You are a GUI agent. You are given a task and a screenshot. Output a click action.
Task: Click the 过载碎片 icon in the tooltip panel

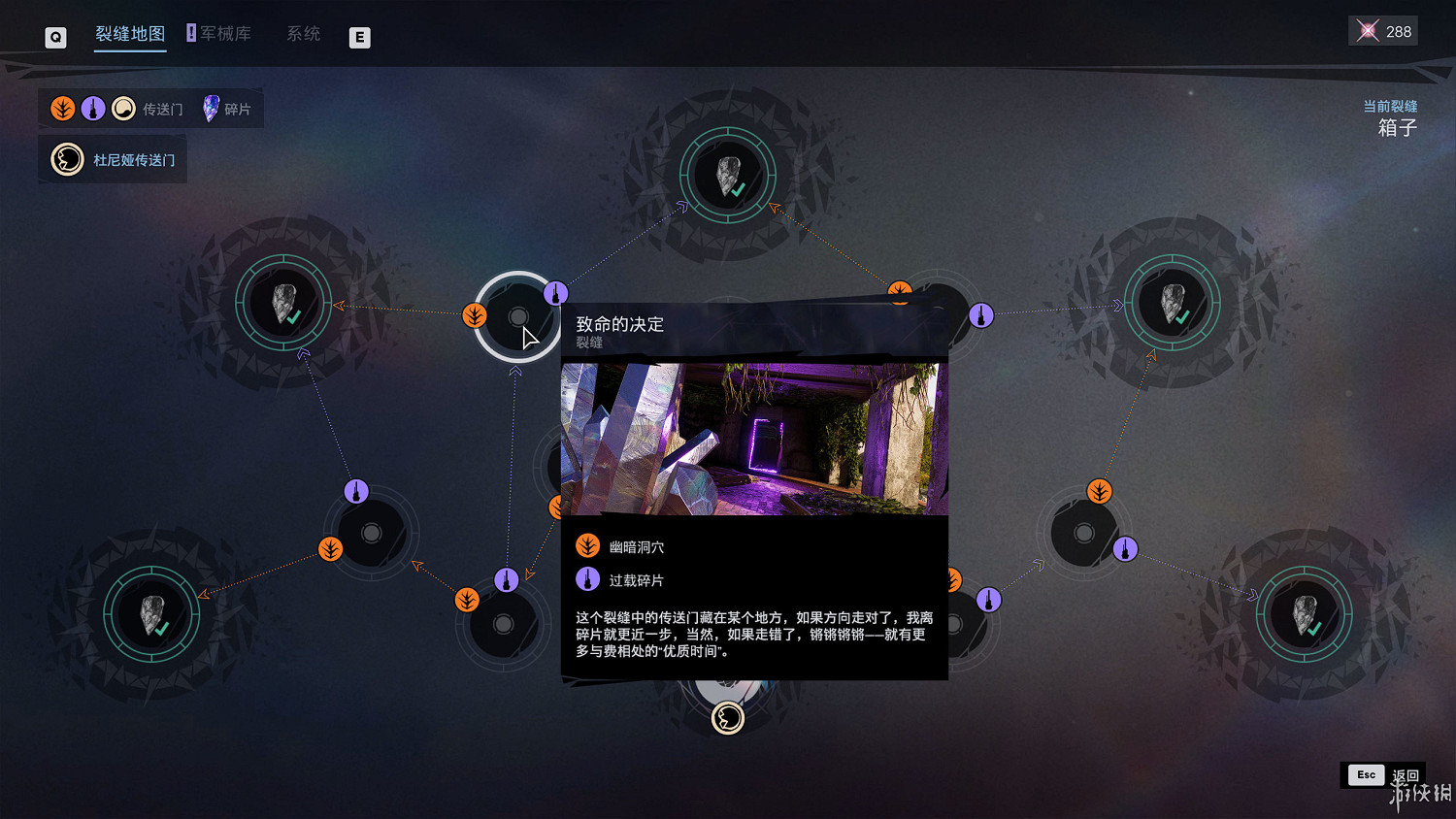[x=587, y=578]
